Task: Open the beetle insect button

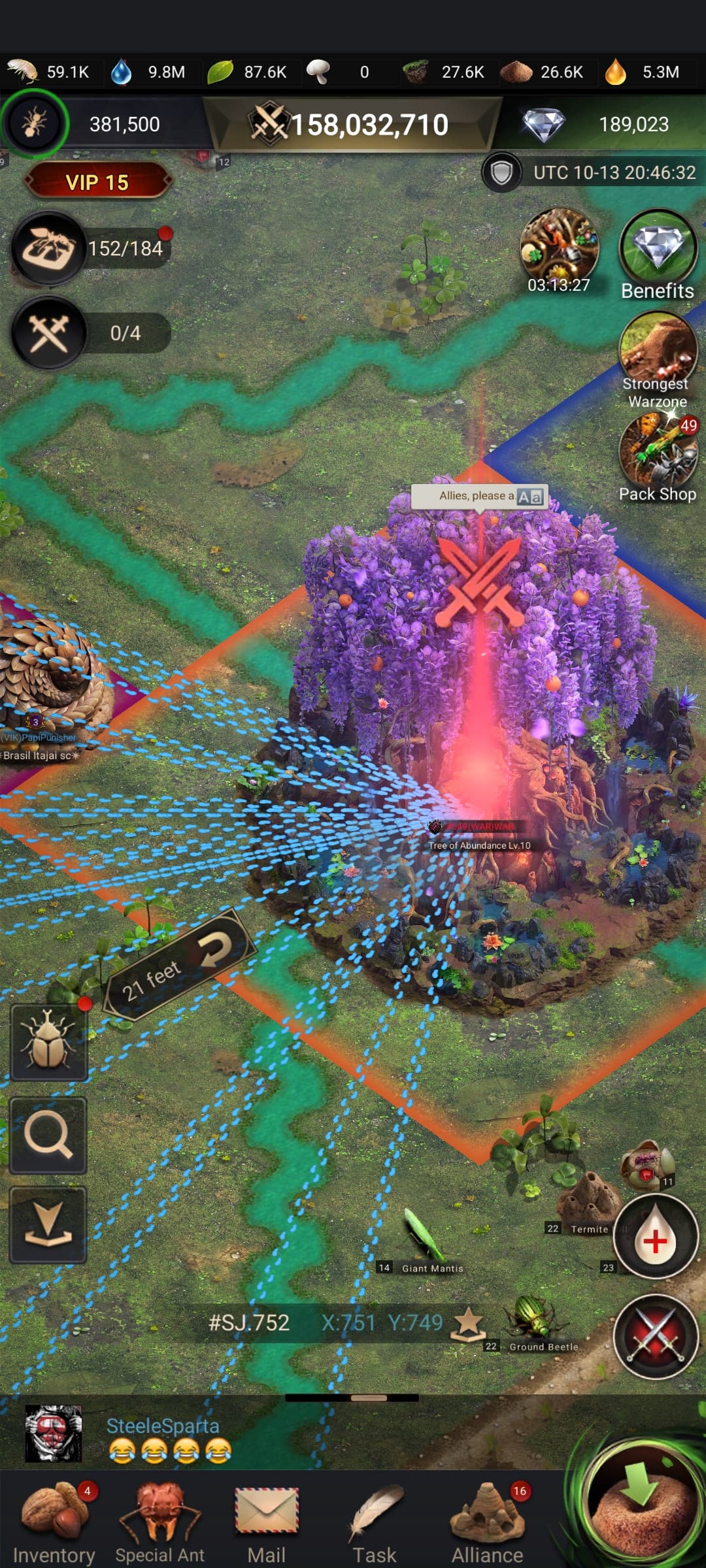Action: 48,1042
